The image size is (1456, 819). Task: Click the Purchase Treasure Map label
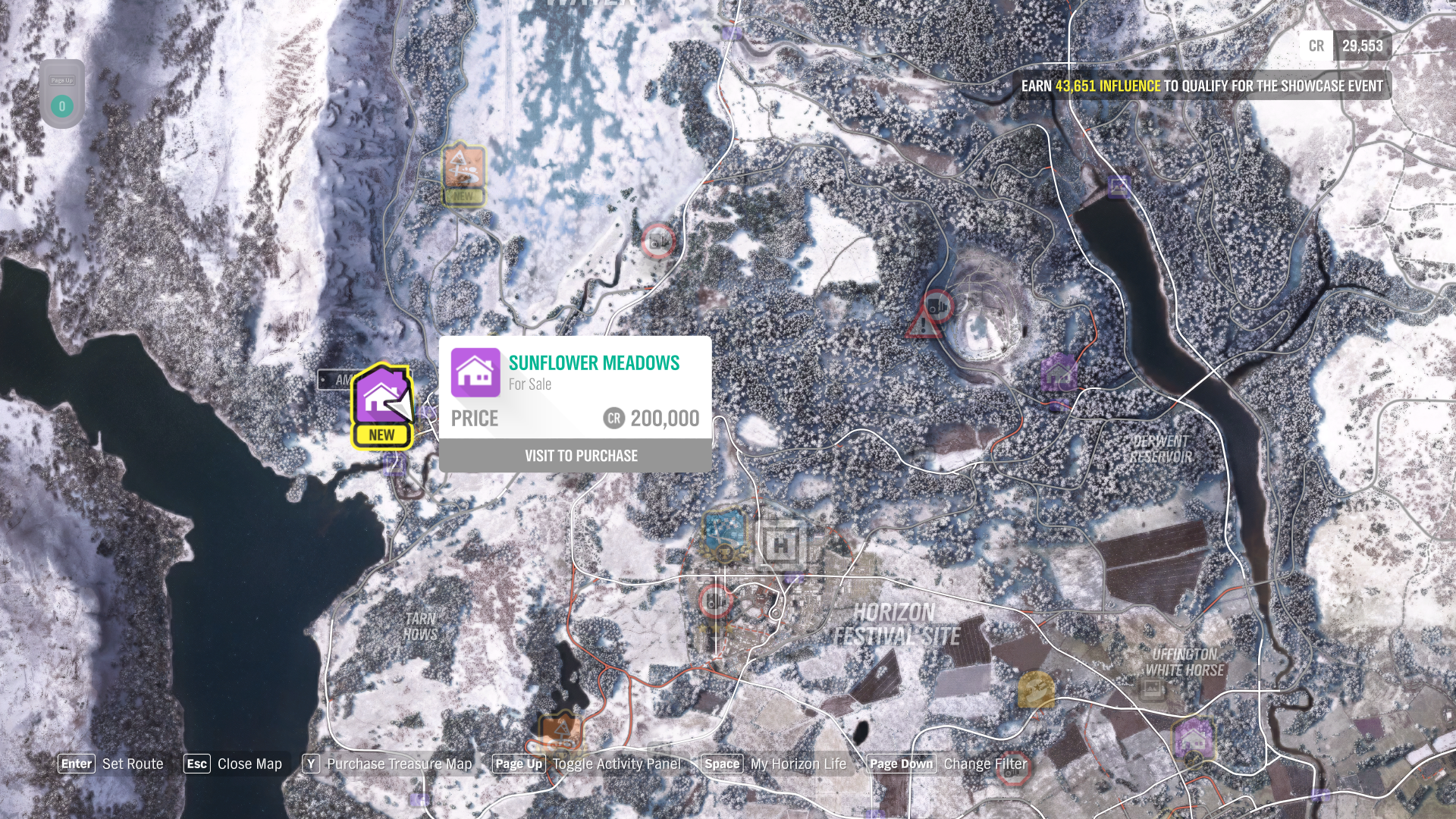[399, 764]
